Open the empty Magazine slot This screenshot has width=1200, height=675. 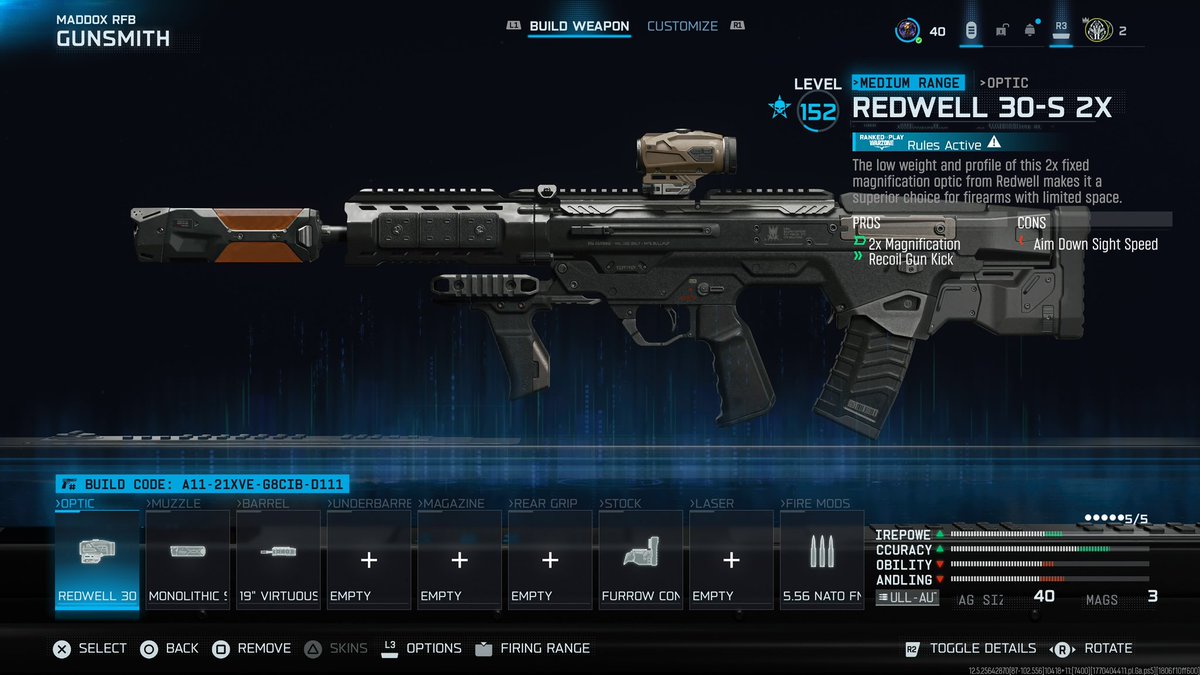(459, 559)
